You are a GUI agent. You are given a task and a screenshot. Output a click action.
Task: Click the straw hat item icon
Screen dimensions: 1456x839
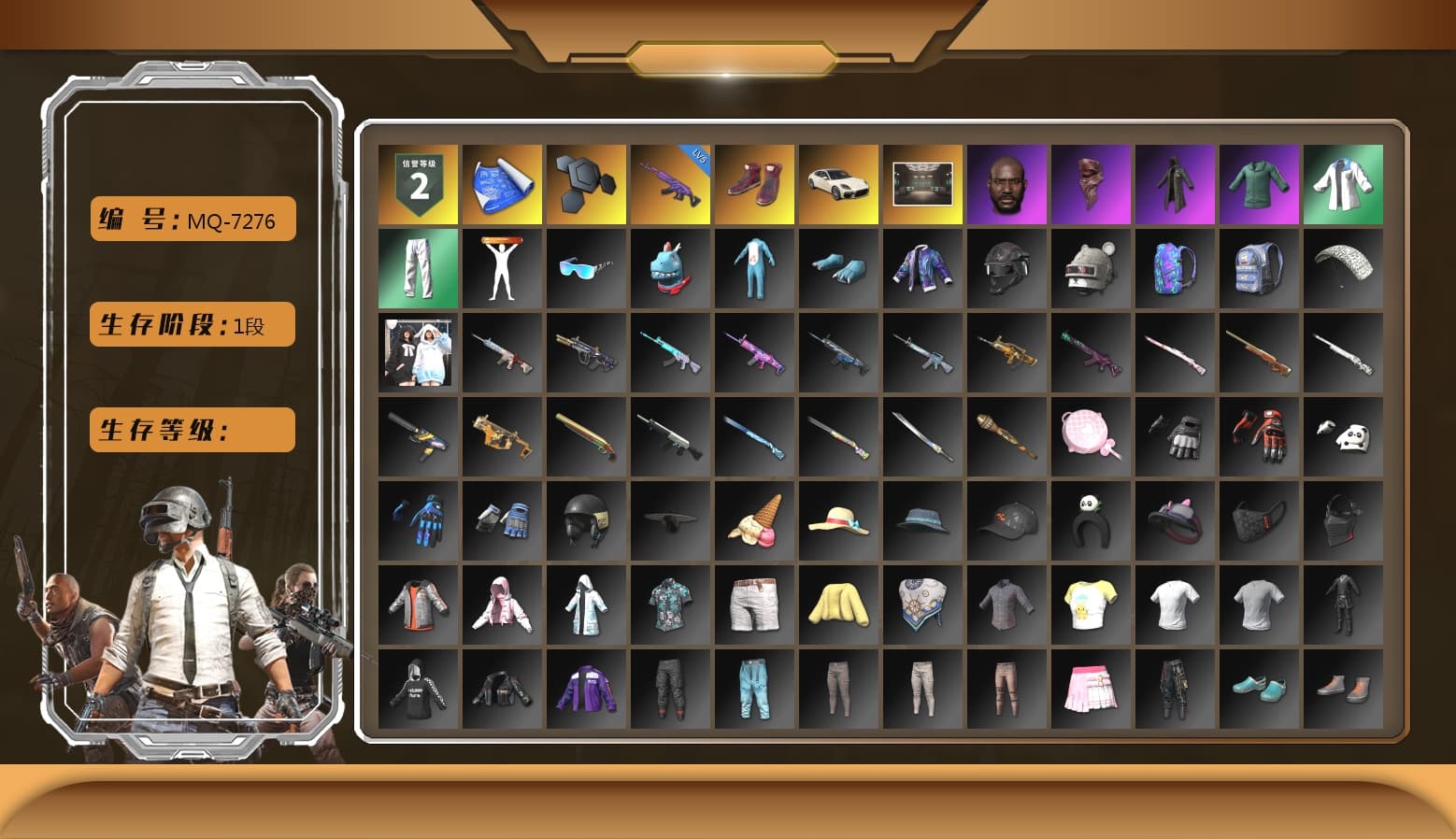pos(838,520)
